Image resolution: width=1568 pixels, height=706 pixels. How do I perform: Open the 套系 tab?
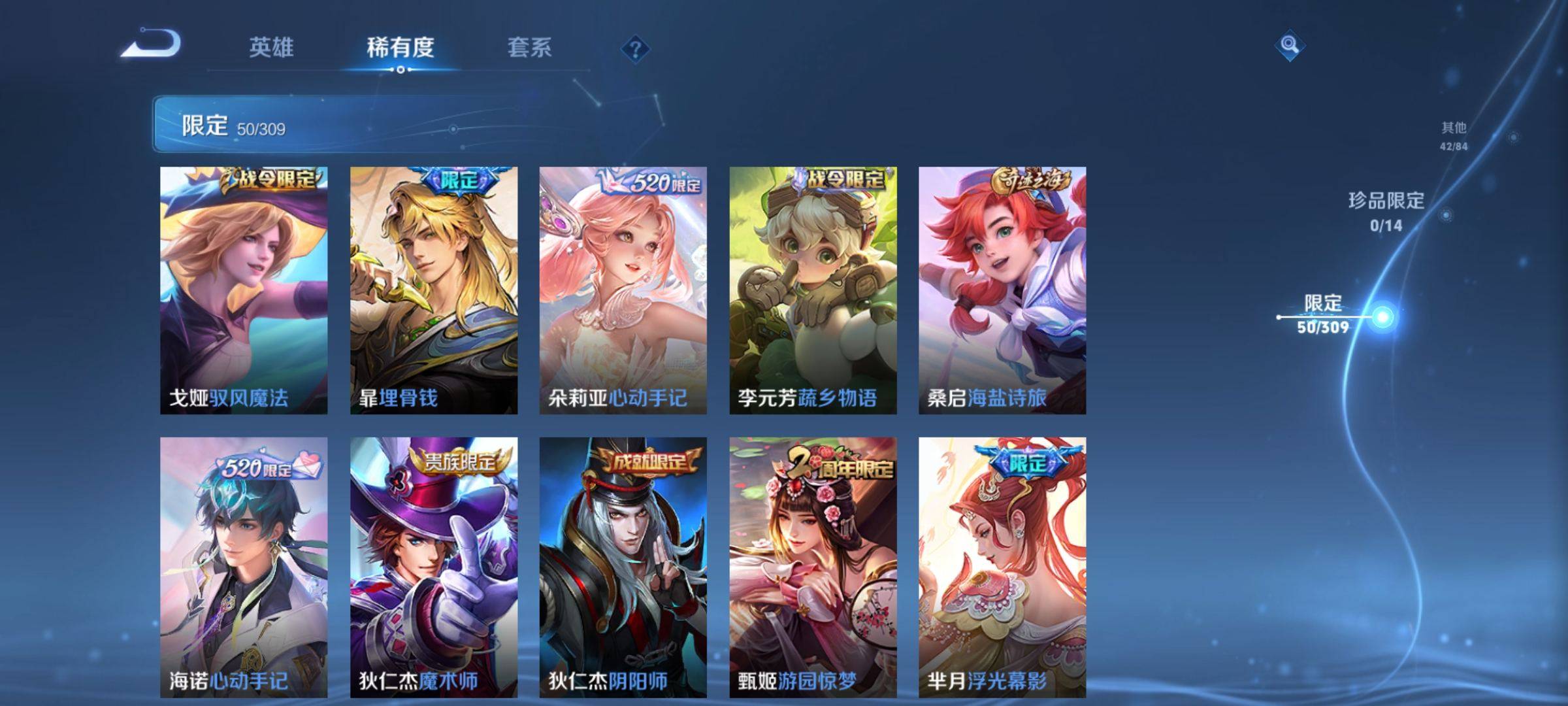tap(529, 47)
